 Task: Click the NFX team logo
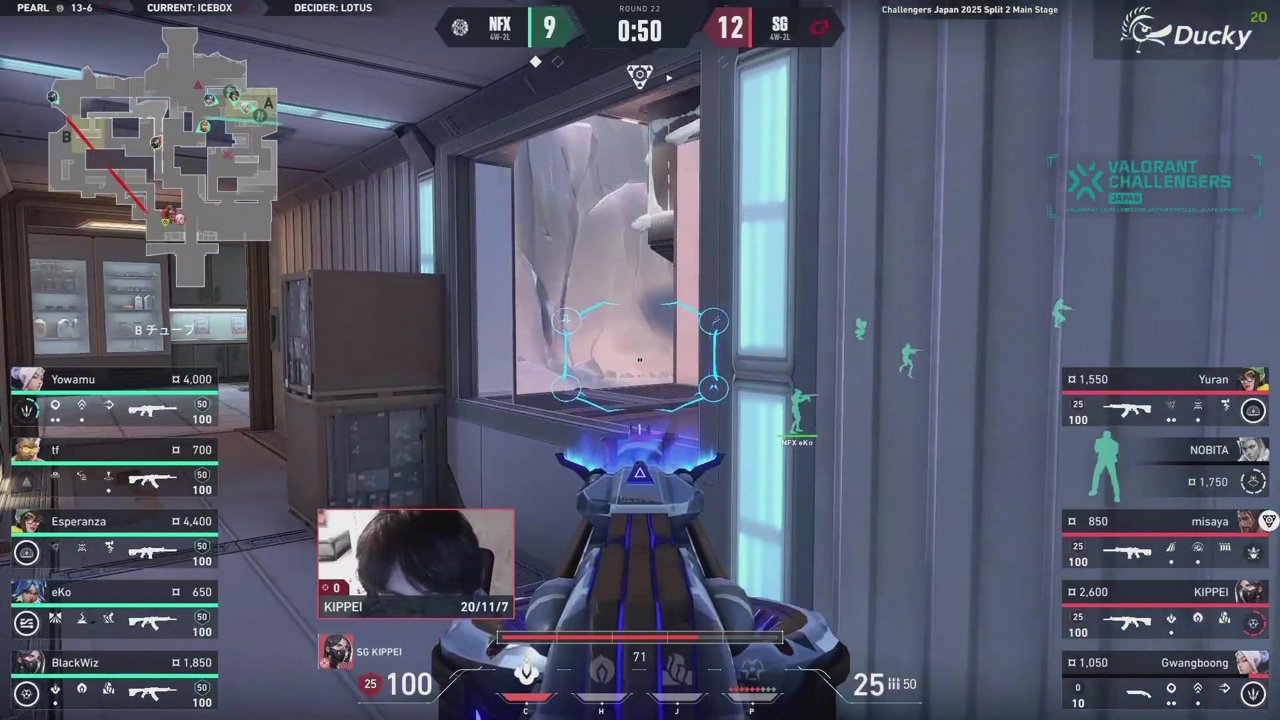pos(459,28)
